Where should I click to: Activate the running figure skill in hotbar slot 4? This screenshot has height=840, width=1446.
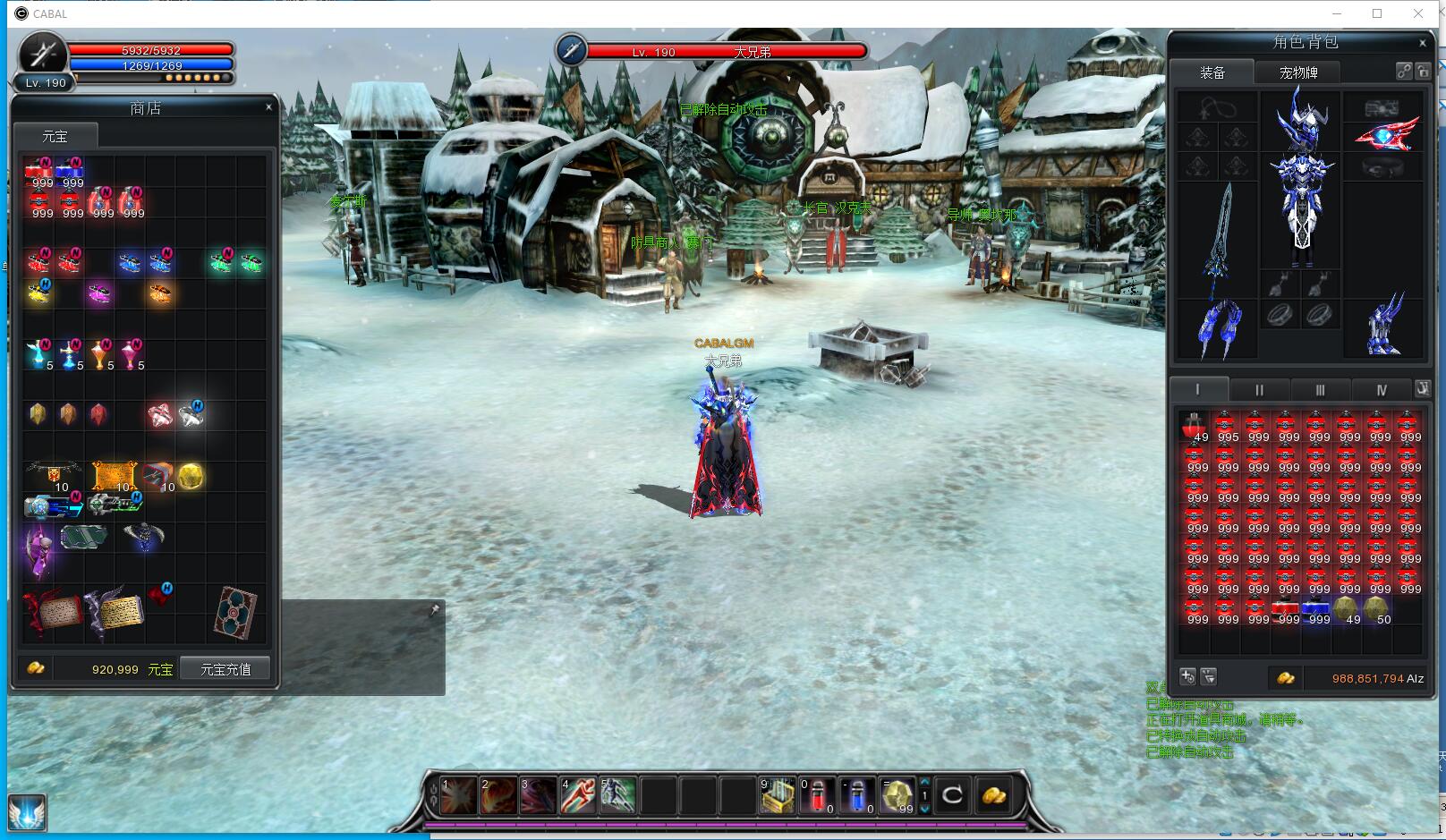point(578,795)
